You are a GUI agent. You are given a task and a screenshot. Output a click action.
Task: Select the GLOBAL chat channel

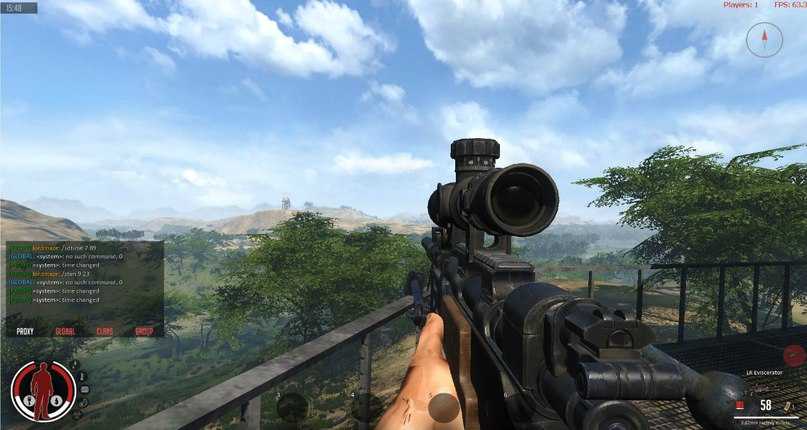65,331
